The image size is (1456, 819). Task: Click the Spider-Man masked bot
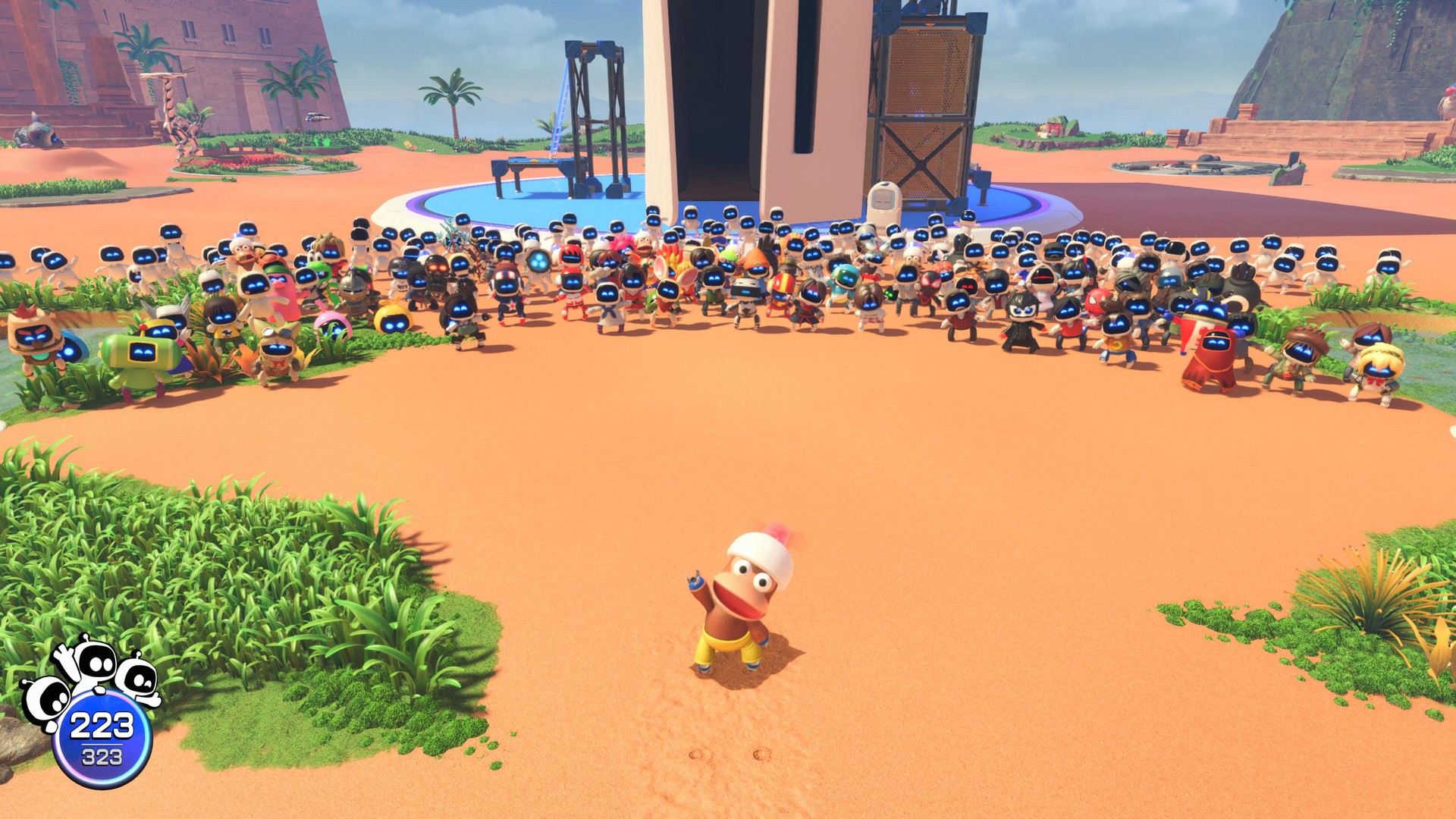[1097, 303]
